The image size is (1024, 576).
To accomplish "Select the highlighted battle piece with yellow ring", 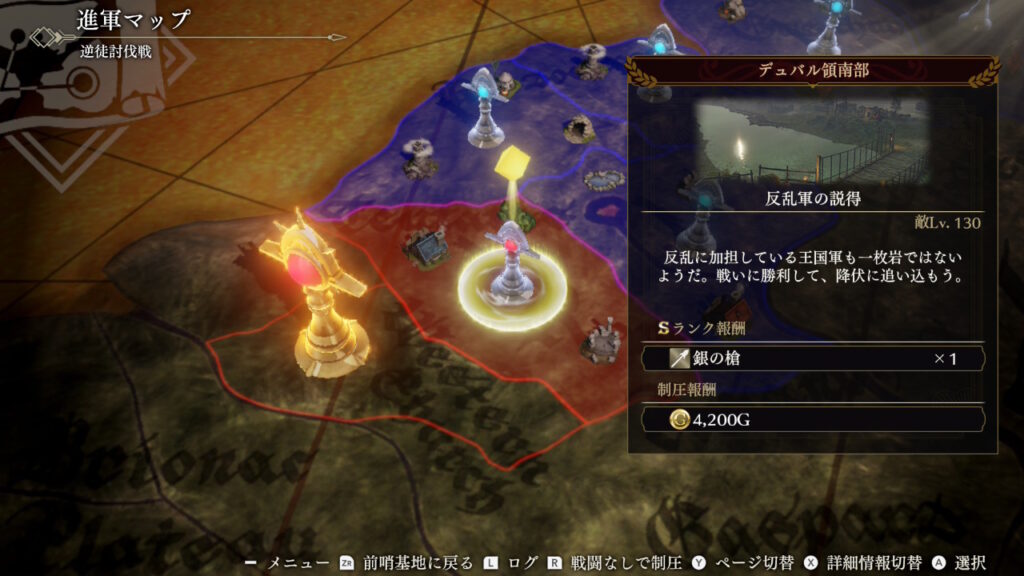I will [512, 275].
